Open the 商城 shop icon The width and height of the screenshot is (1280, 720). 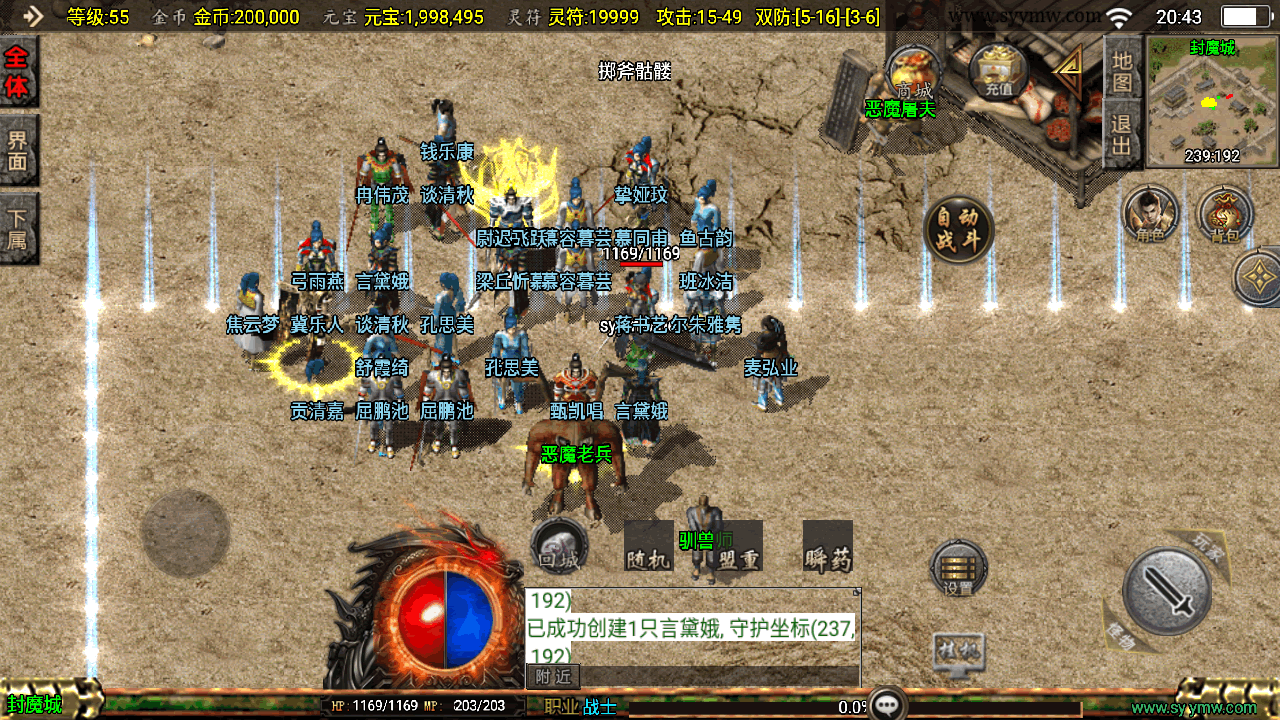tap(912, 72)
